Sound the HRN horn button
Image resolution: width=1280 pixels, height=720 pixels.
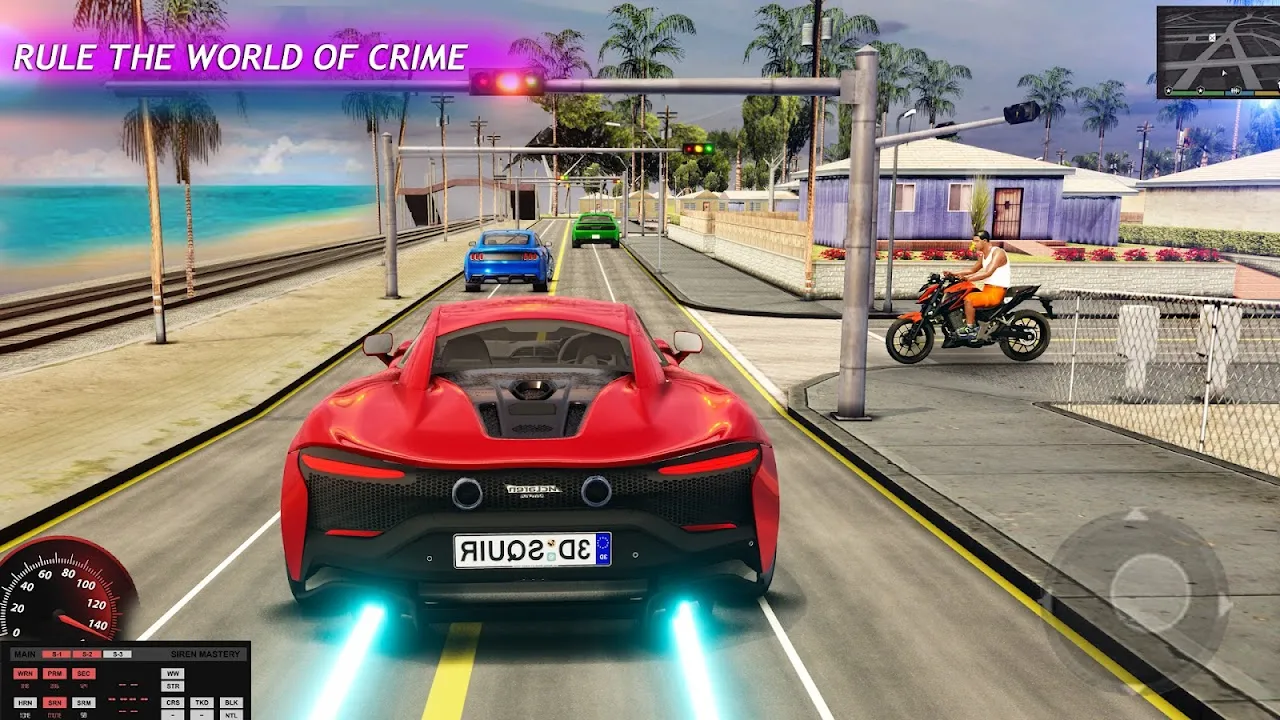[x=25, y=703]
